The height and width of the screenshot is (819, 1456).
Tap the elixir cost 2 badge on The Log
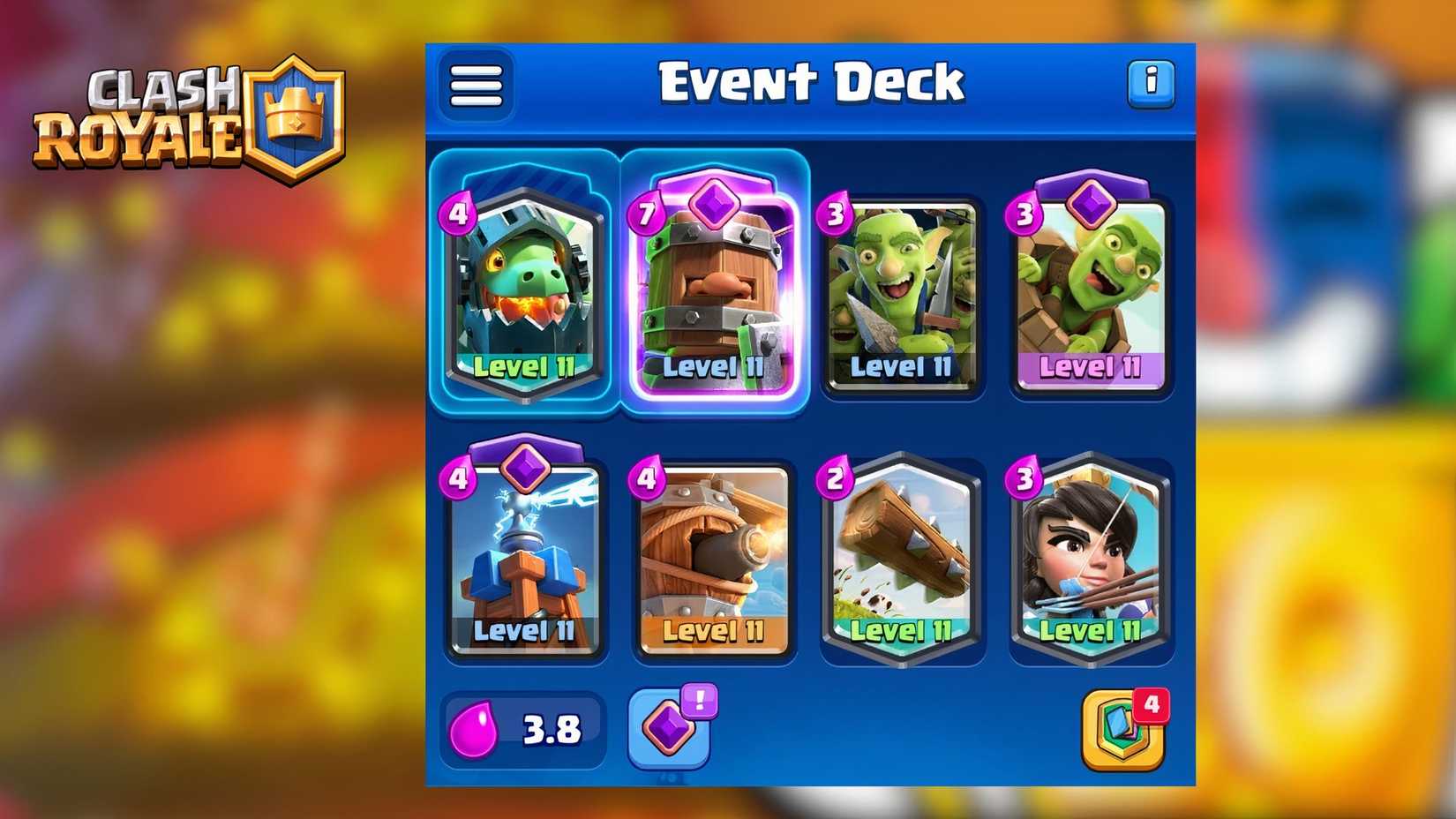(x=834, y=477)
